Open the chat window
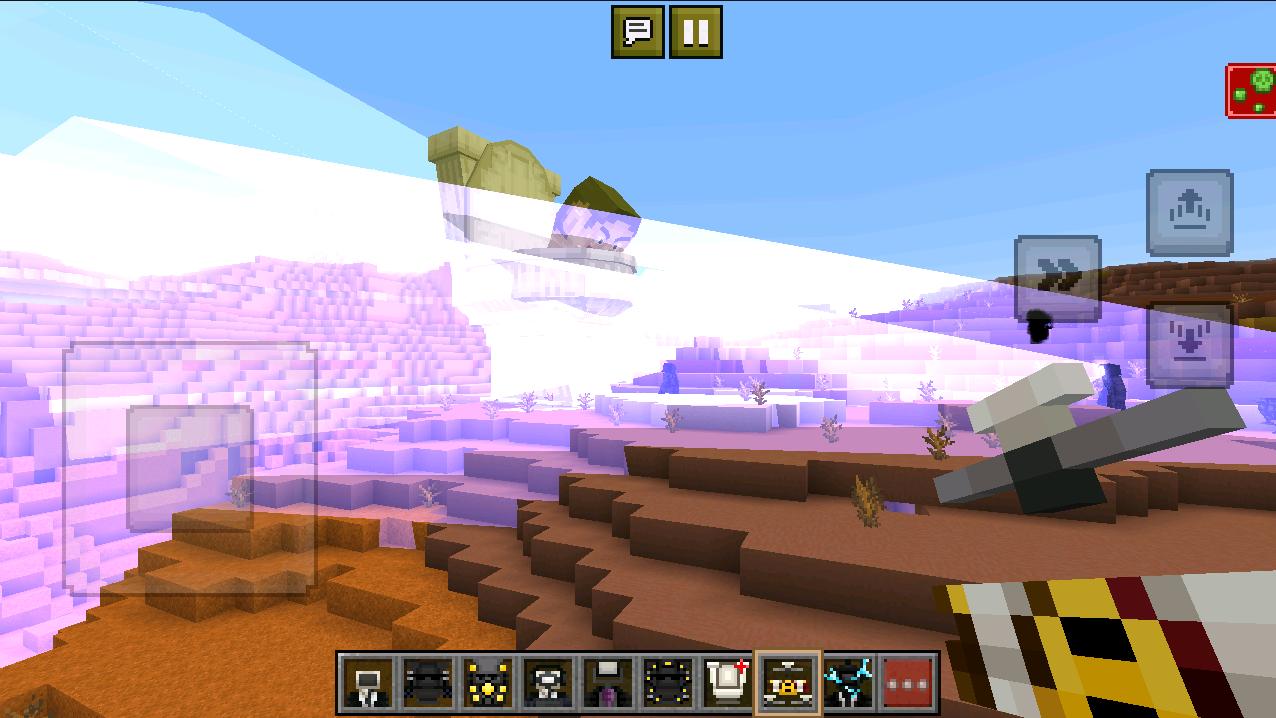Image resolution: width=1276 pixels, height=718 pixels. tap(638, 32)
